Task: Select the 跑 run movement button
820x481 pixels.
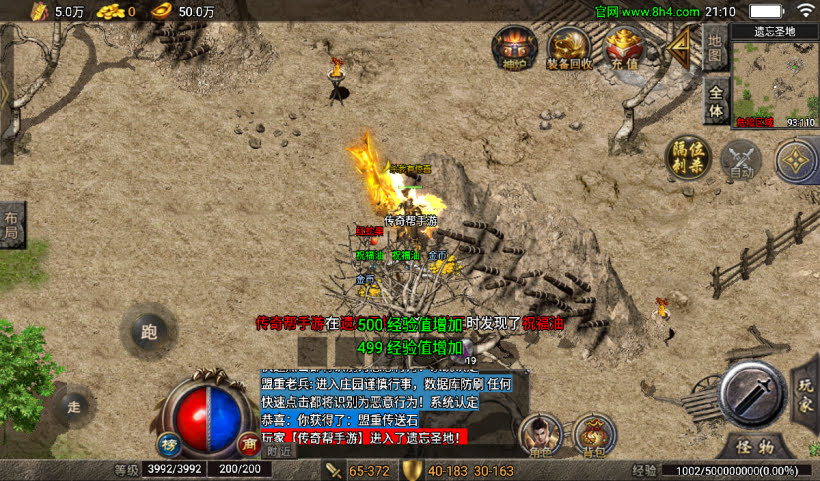Action: click(149, 332)
